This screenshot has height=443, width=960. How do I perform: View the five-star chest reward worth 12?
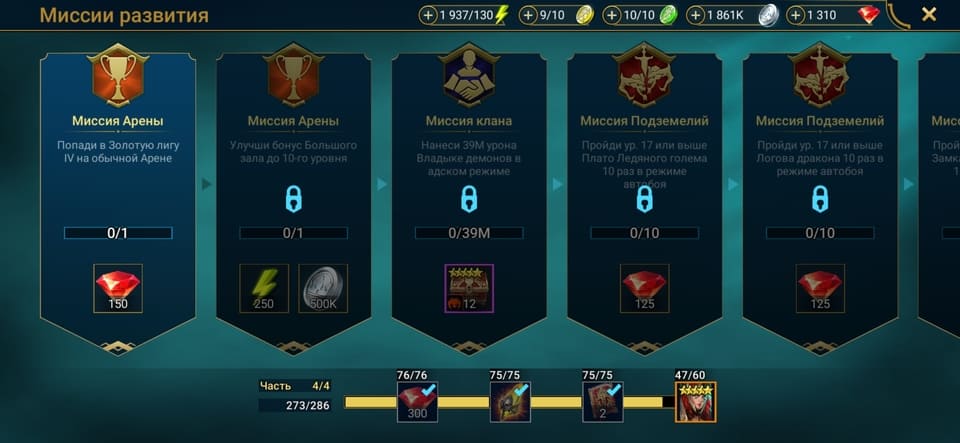pos(468,288)
